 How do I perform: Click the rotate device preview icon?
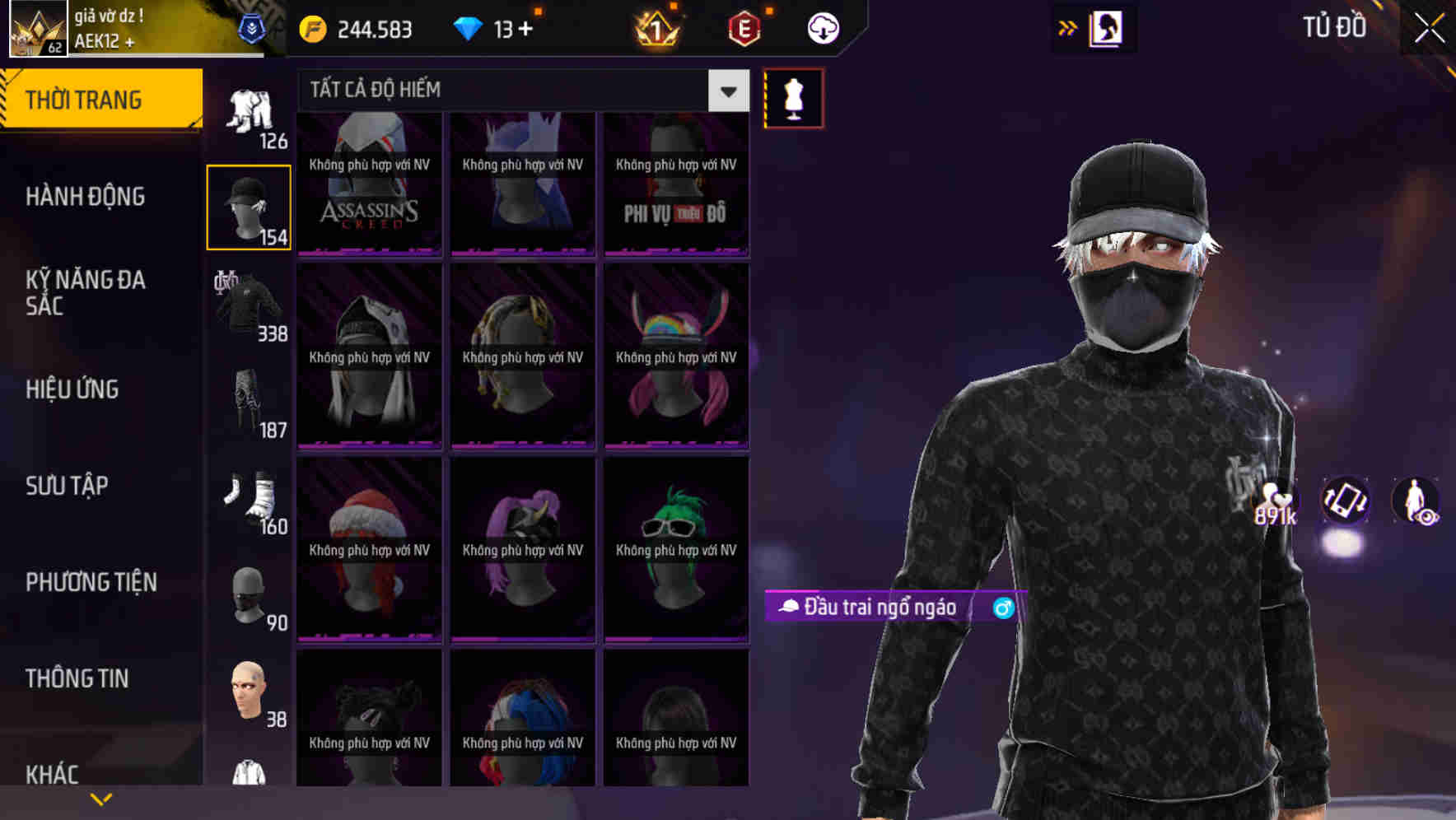(x=1345, y=502)
